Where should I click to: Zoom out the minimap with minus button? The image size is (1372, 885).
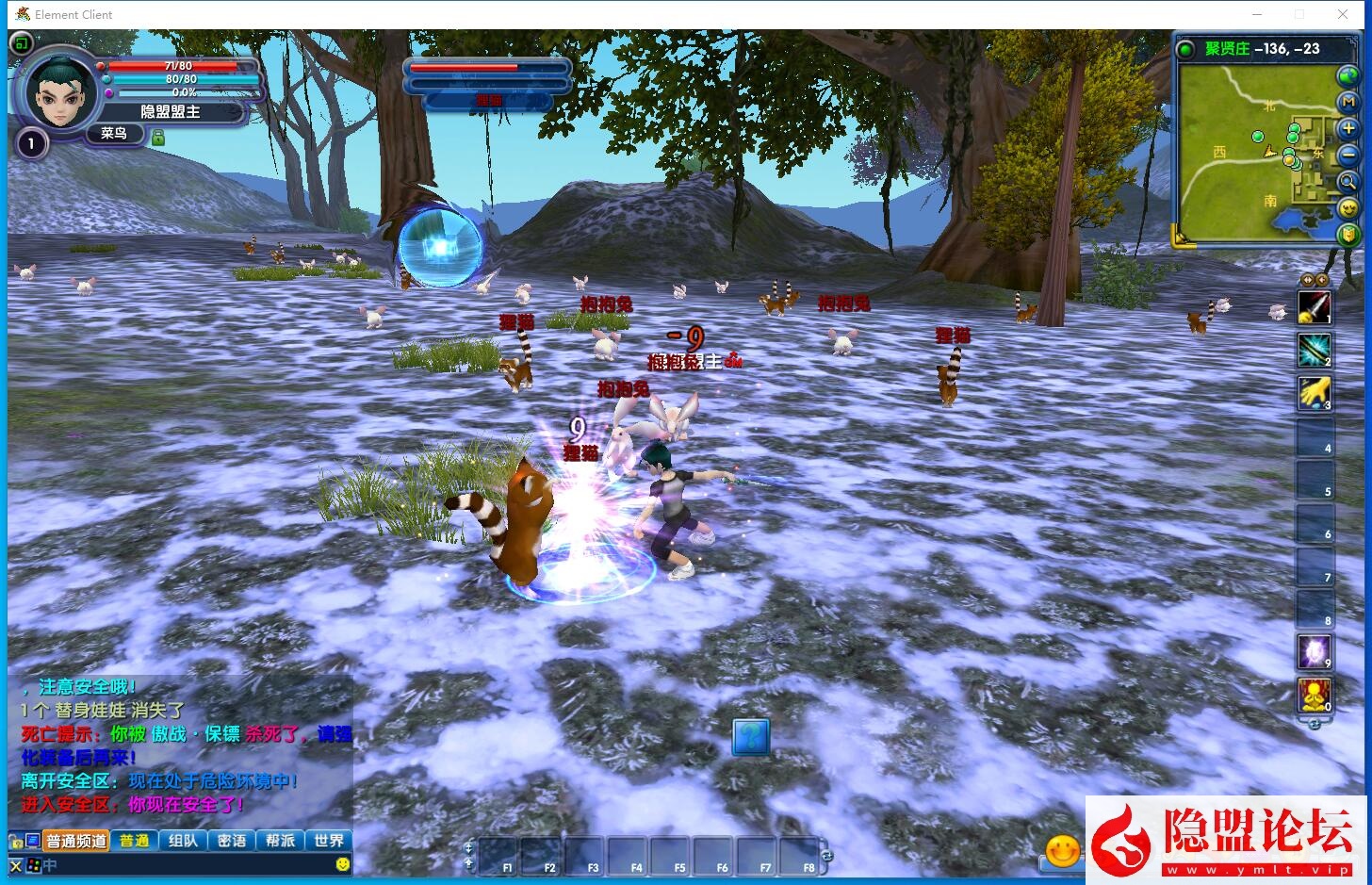[1348, 155]
